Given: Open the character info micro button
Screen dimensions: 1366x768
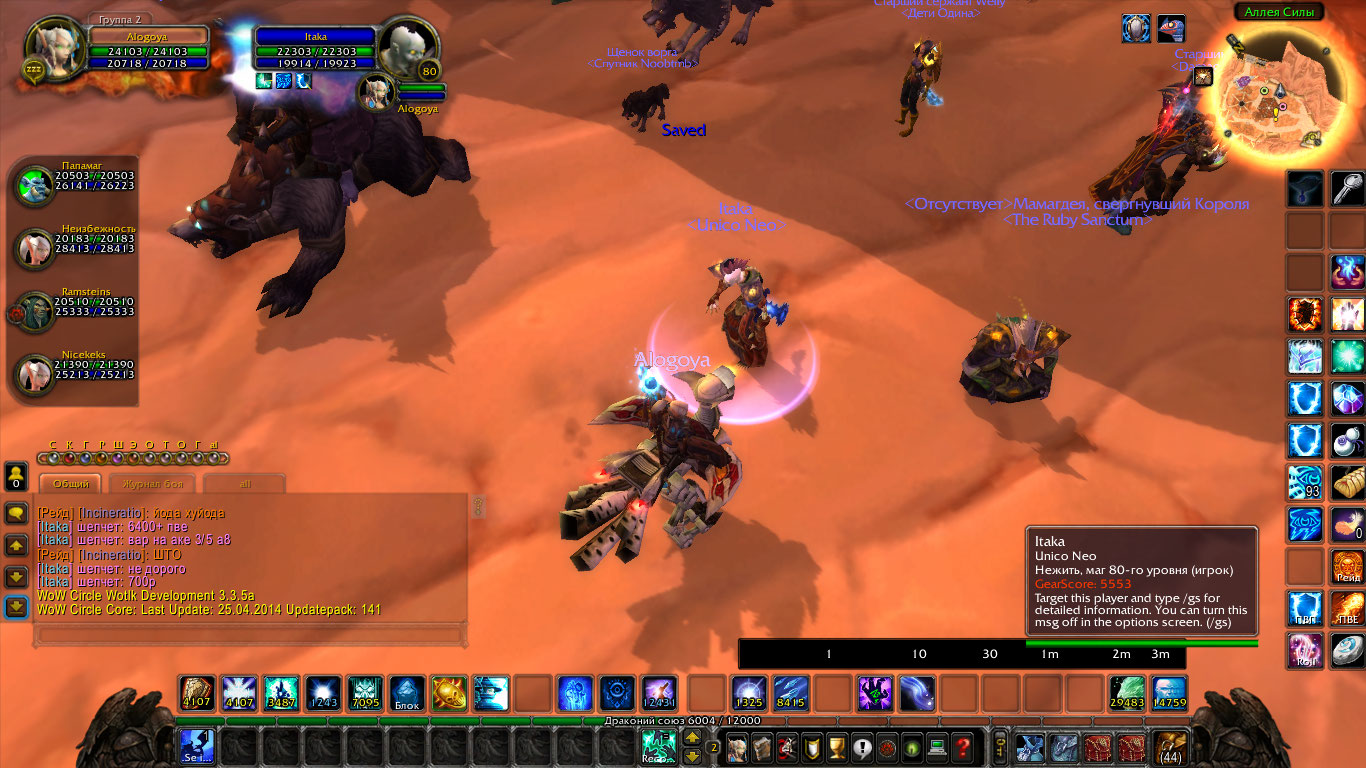Looking at the screenshot, I should [738, 747].
